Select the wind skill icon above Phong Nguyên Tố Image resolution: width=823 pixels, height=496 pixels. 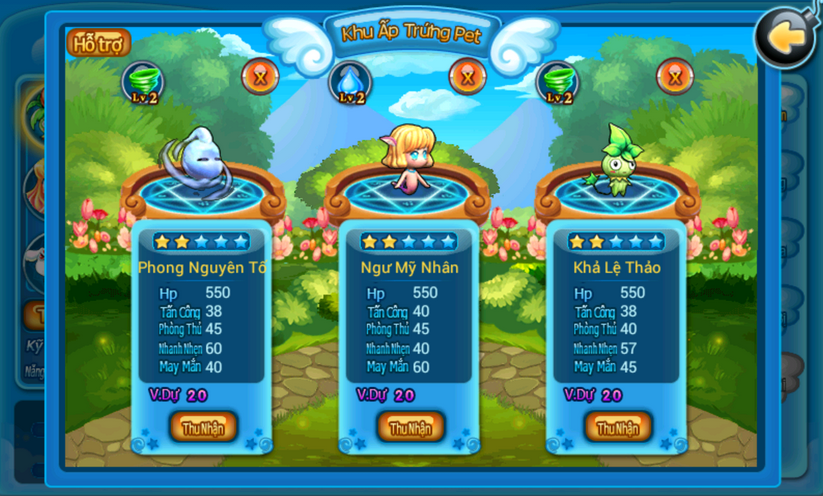click(142, 82)
